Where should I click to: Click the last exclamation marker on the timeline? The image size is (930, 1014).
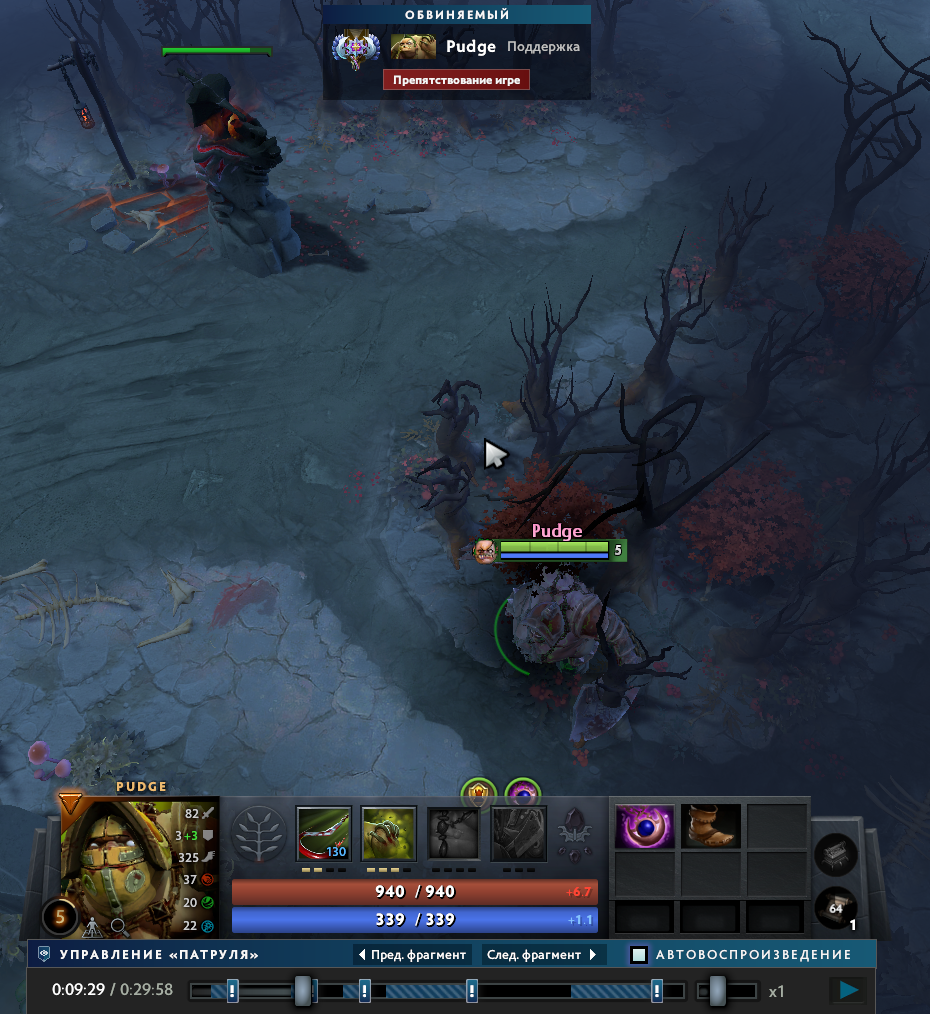point(657,990)
